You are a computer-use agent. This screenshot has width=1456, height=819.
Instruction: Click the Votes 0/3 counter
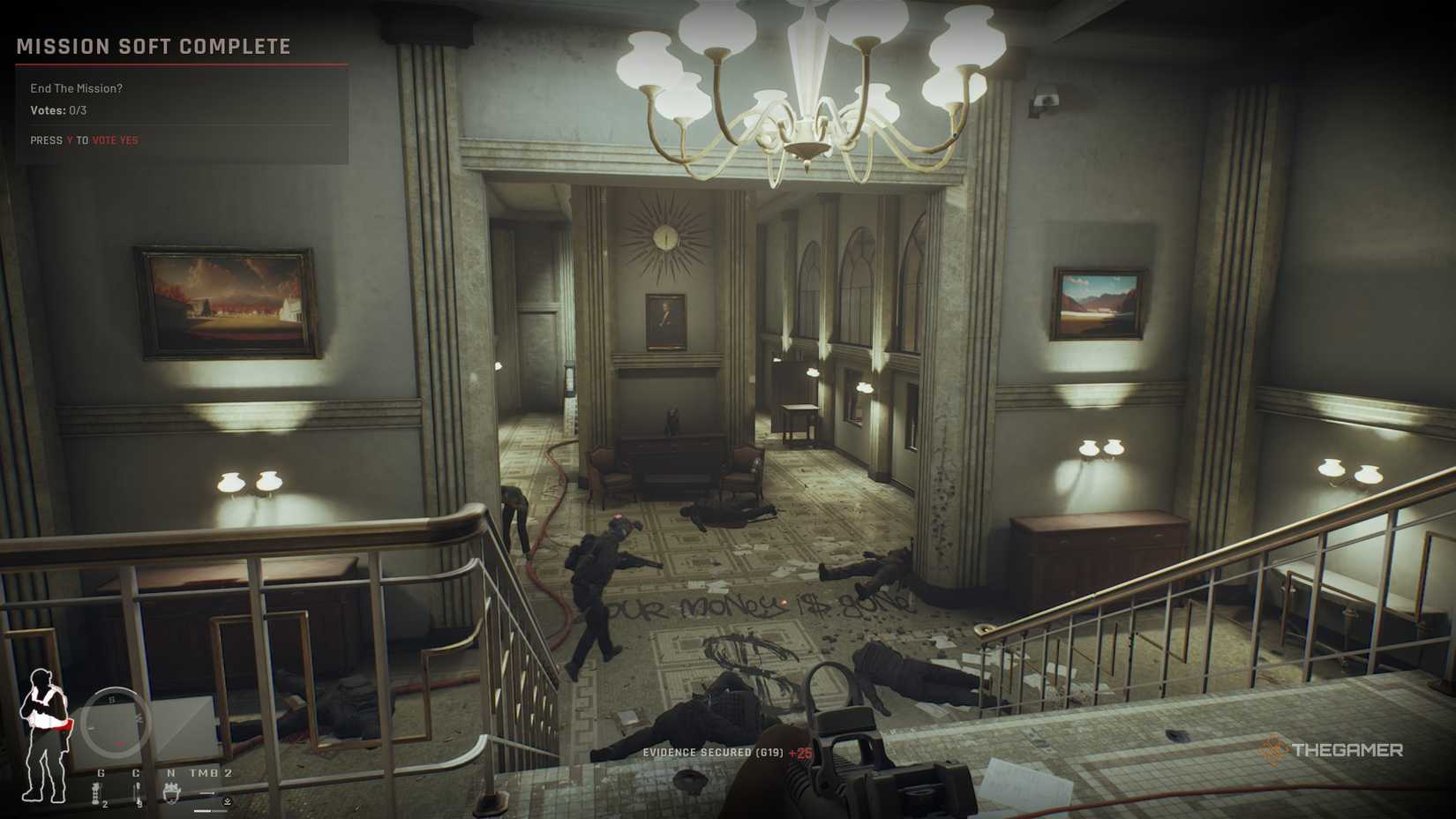57,112
